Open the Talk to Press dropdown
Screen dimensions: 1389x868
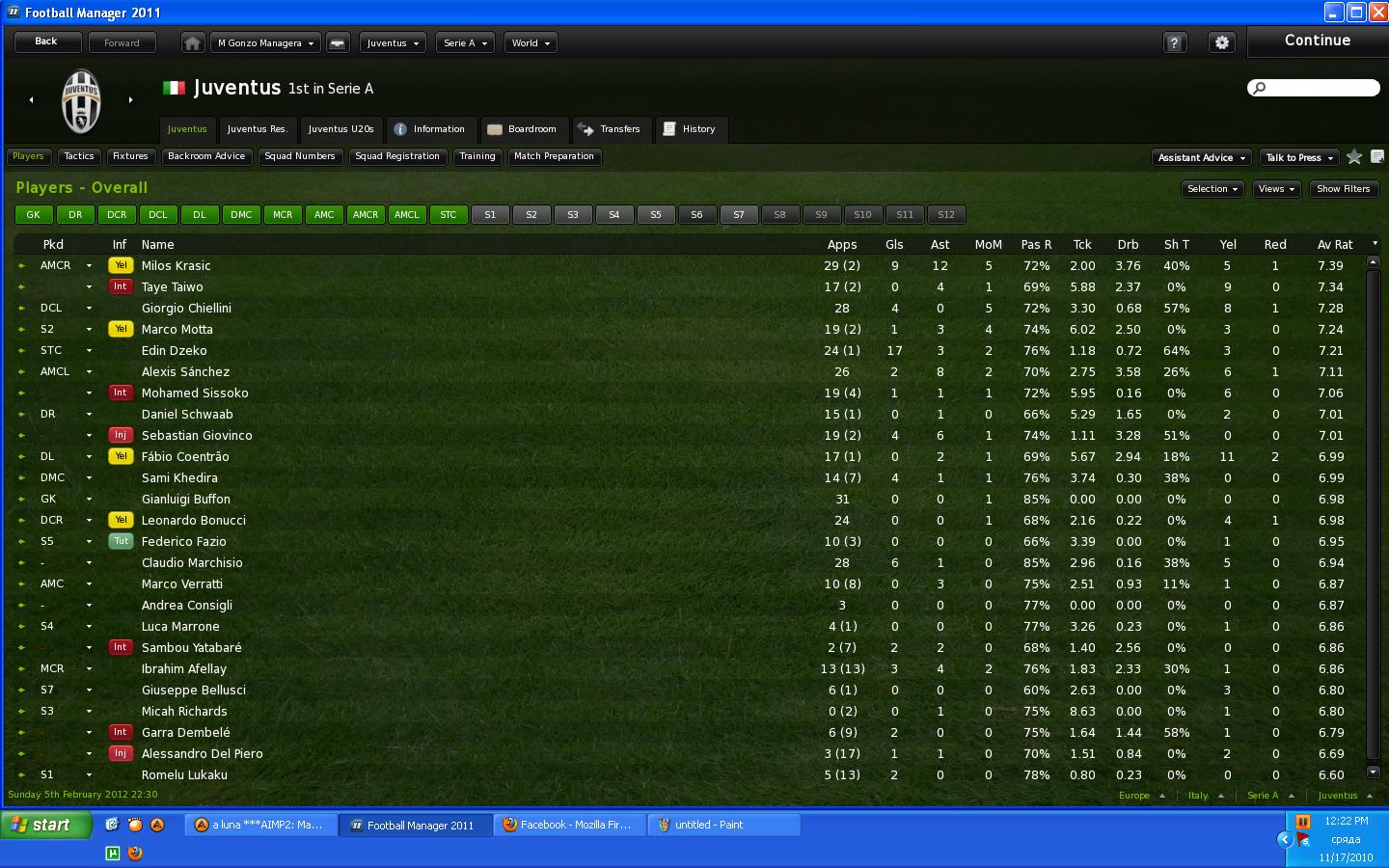pyautogui.click(x=1299, y=158)
